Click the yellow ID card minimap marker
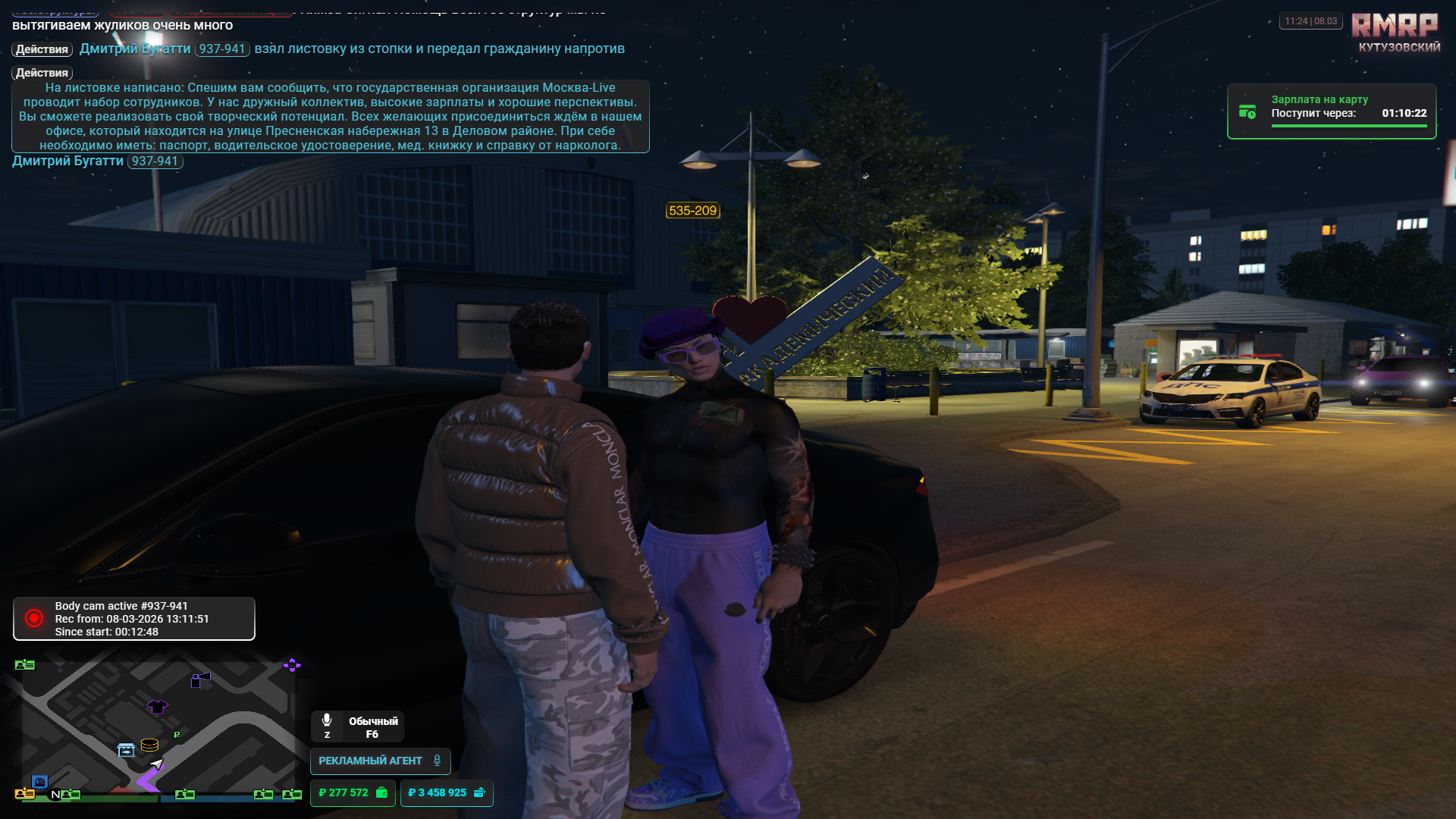Image resolution: width=1456 pixels, height=819 pixels. (24, 794)
